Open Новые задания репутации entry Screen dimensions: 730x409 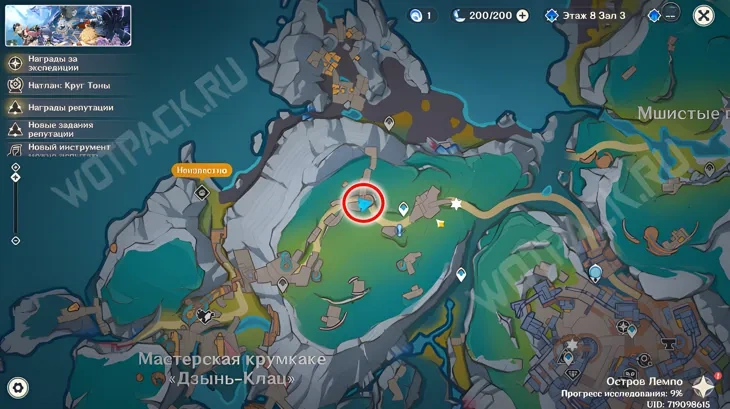pos(17,129)
